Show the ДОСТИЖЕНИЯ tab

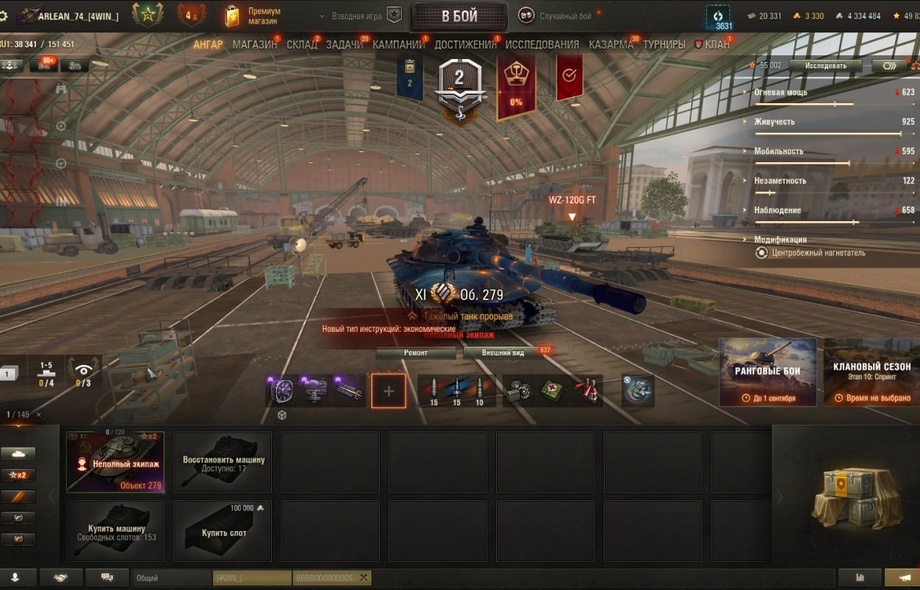[x=465, y=45]
